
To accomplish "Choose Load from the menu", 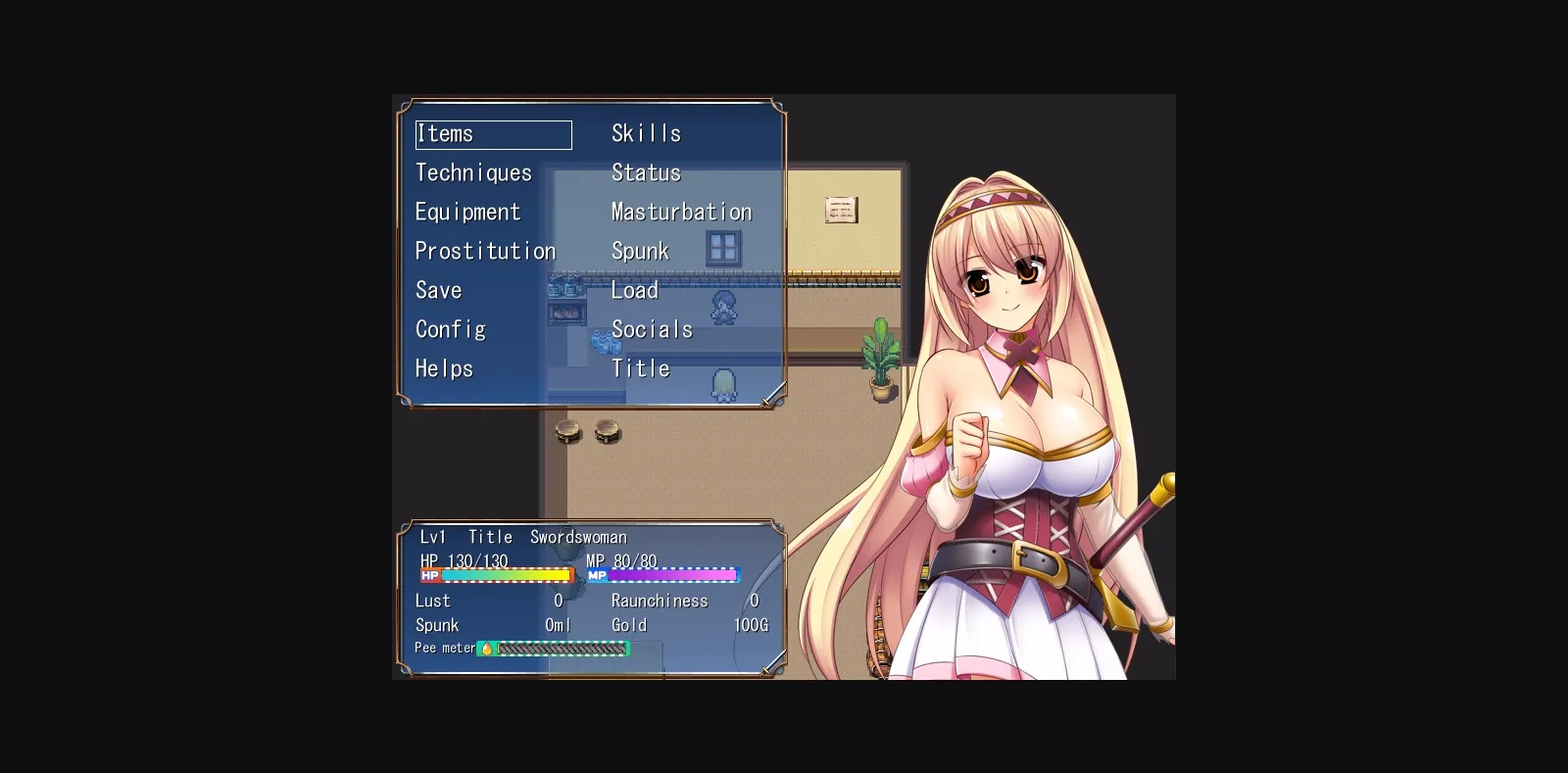I will coord(634,290).
